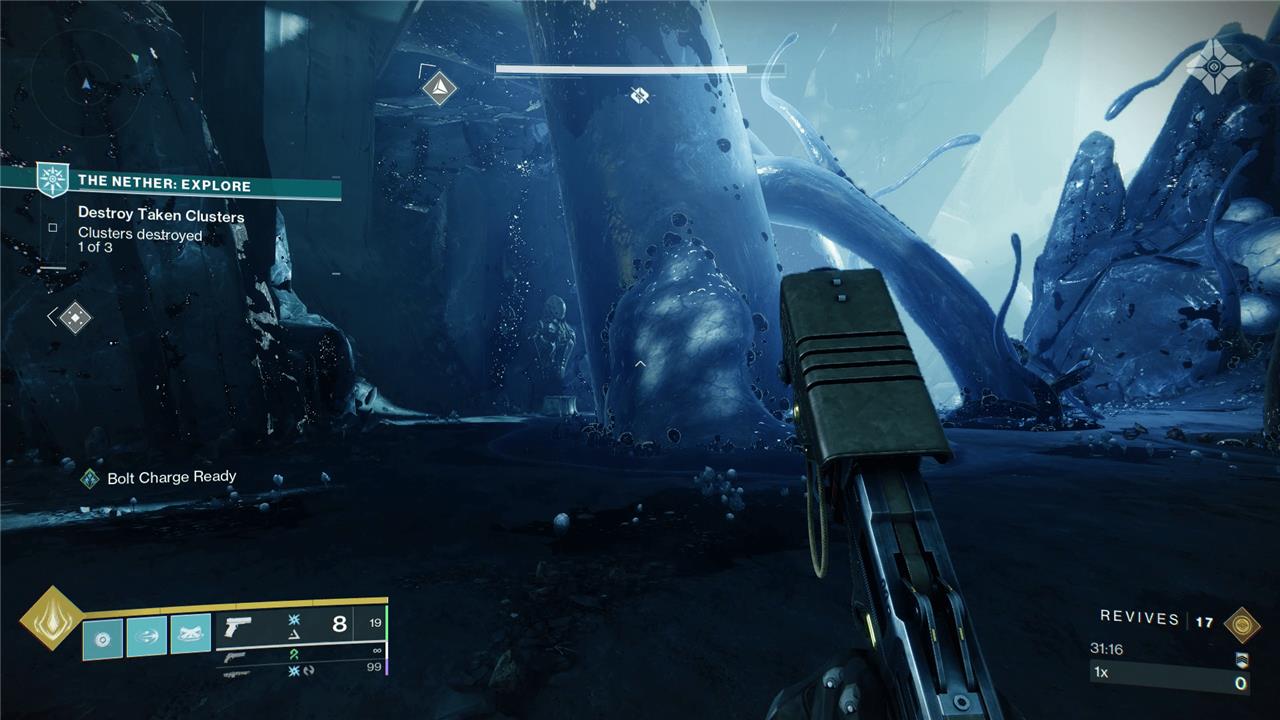
Task: Click the gold revive token icon
Action: click(x=1241, y=623)
